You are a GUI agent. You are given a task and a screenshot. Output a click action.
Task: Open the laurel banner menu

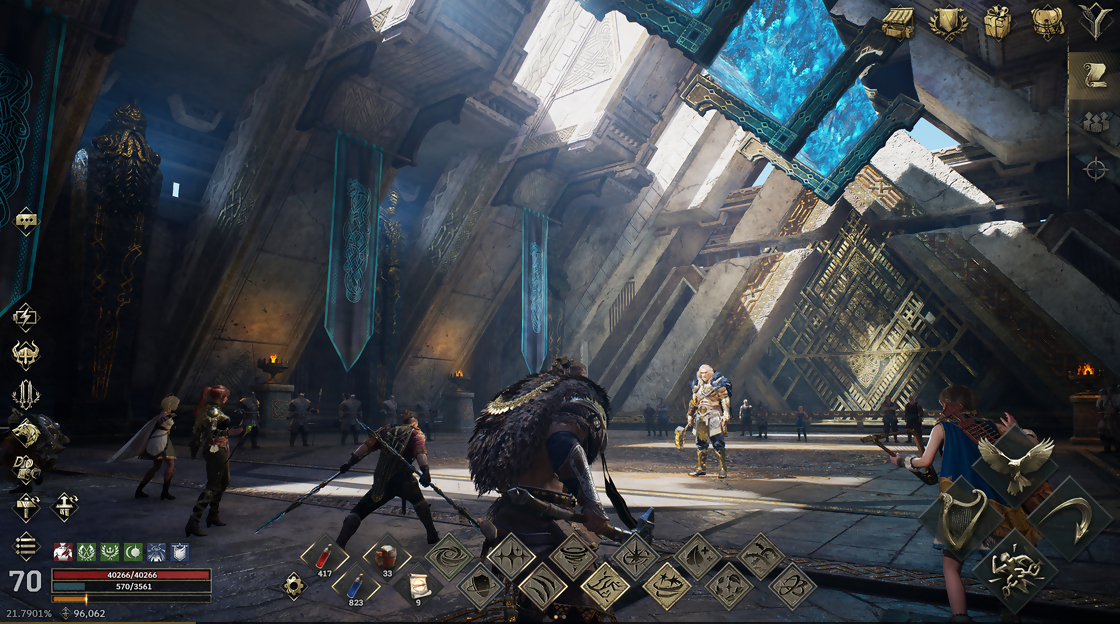pyautogui.click(x=948, y=22)
